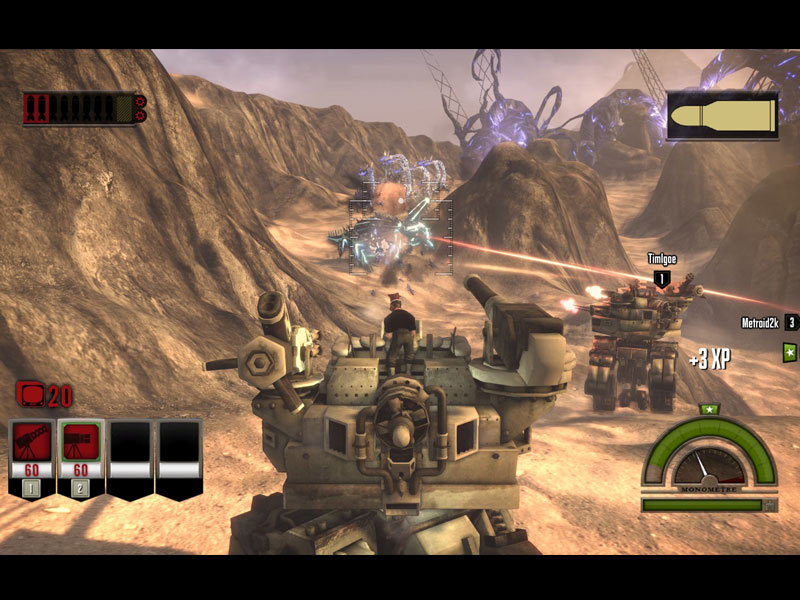
Task: Click the cannon shell weapon icon
Action: click(x=722, y=117)
